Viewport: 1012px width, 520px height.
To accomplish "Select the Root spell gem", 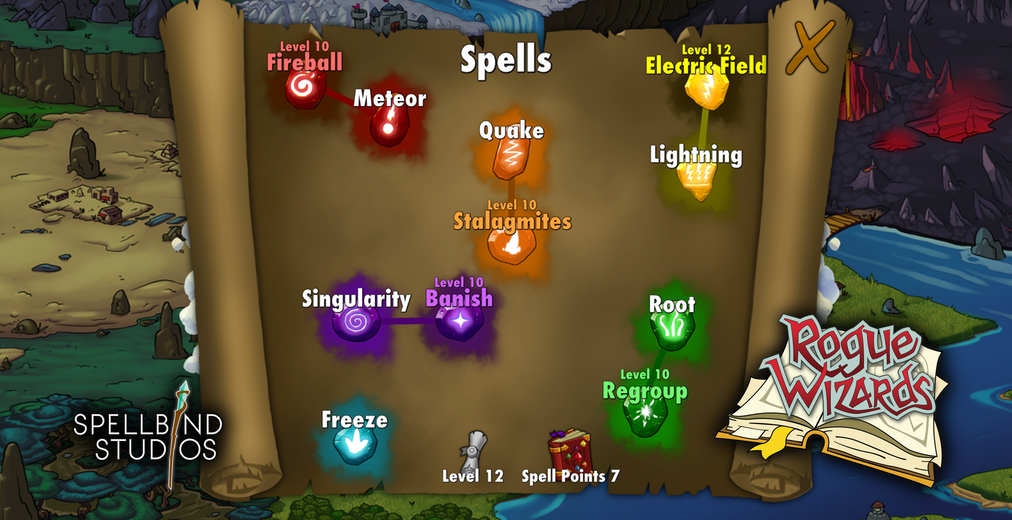I will [670, 329].
